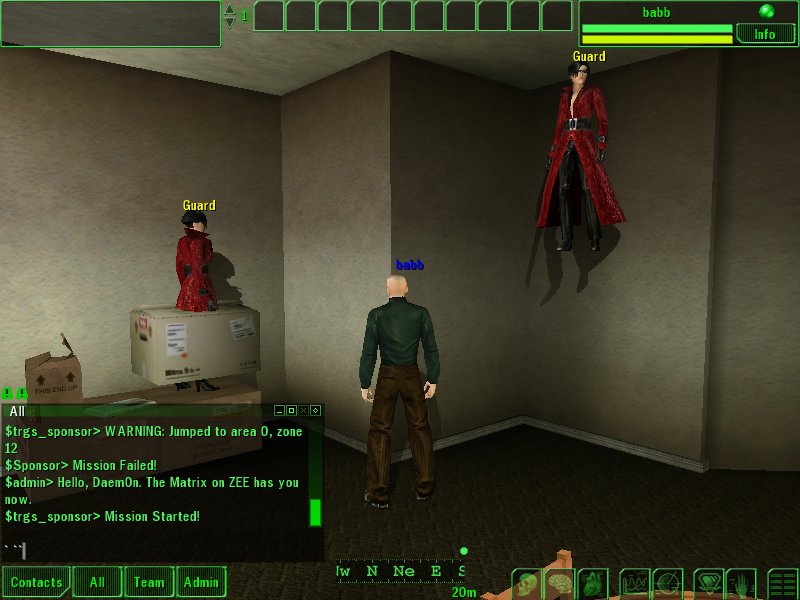Click the chat text input line
The width and height of the screenshot is (800, 600).
tap(160, 550)
